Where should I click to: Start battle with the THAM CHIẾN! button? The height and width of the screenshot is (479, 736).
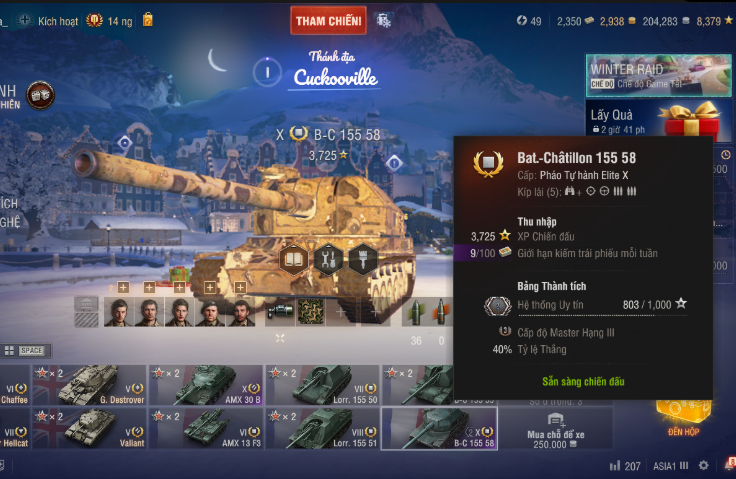329,21
